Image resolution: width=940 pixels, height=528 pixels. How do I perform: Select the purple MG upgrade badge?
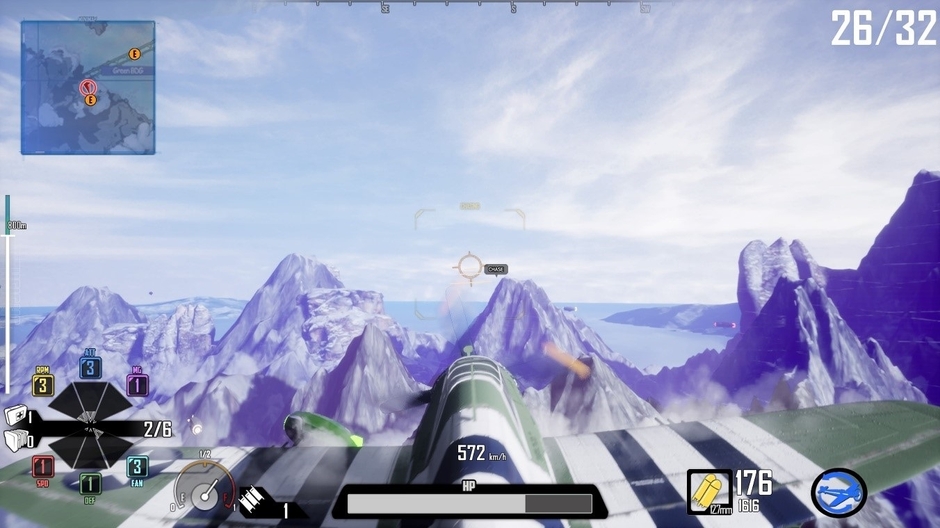point(137,385)
